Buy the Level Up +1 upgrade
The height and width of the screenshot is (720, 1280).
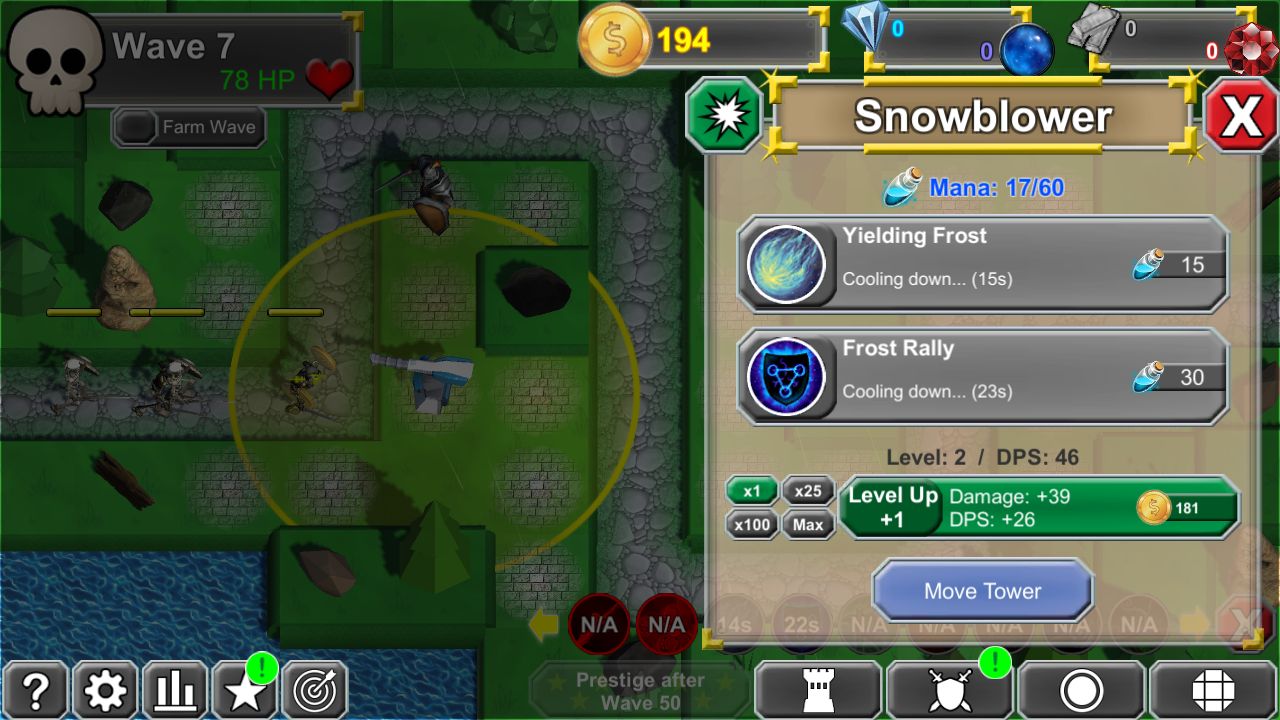click(1038, 508)
